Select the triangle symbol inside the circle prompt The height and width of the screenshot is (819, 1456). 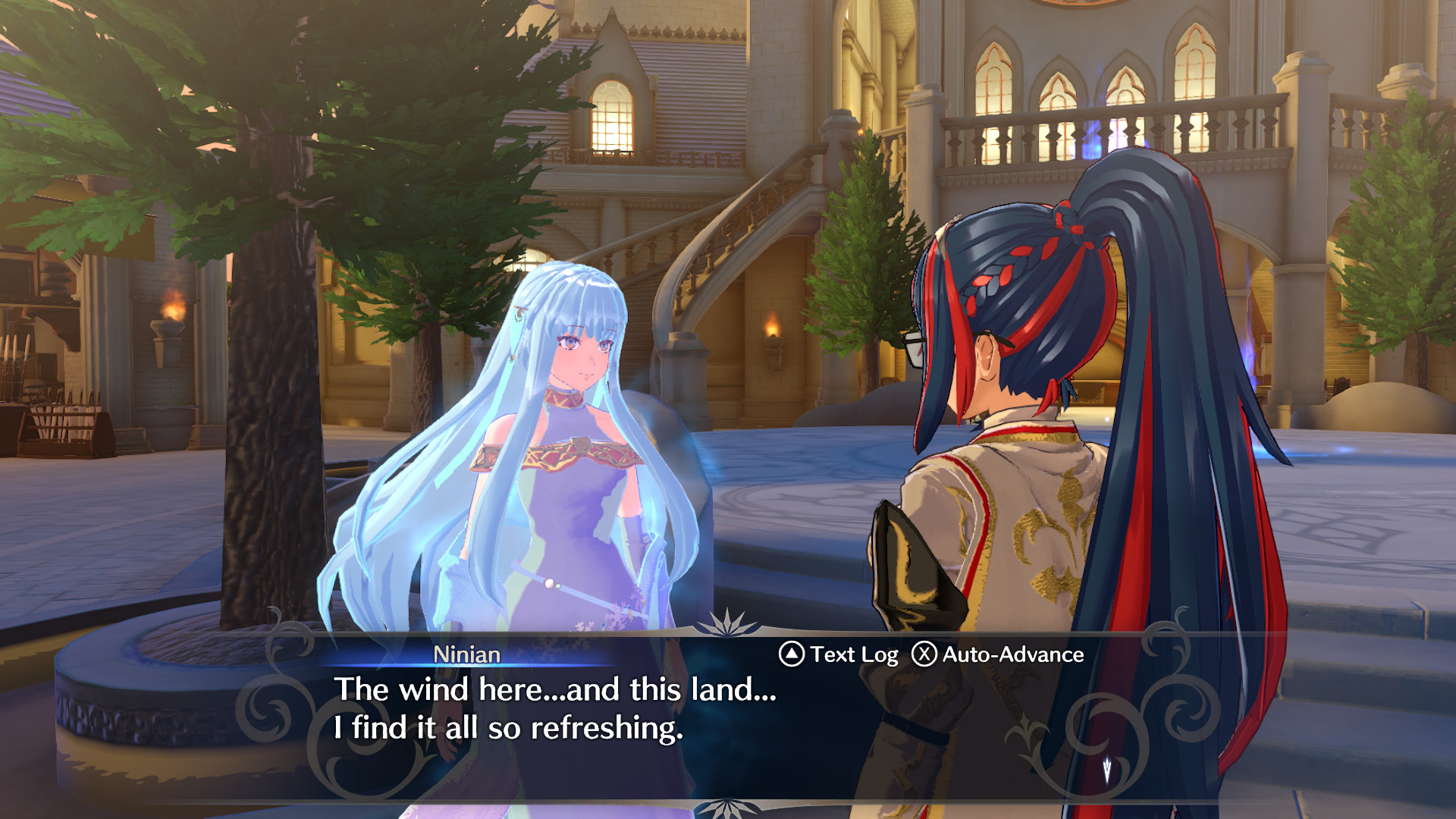(791, 654)
